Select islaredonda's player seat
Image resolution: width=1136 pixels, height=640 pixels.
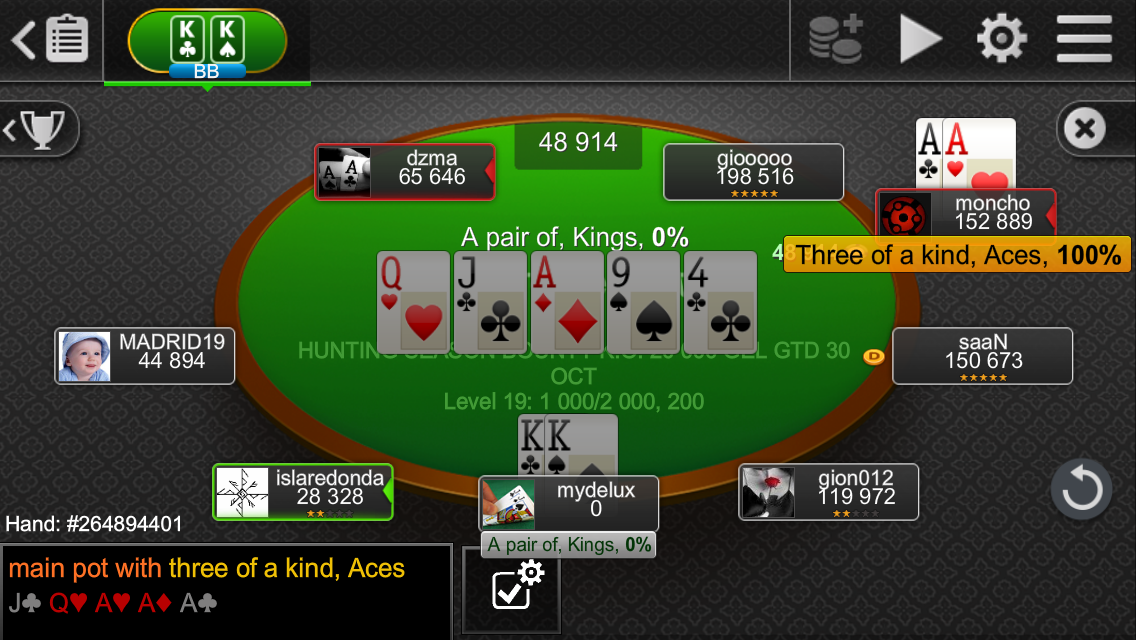click(x=303, y=492)
